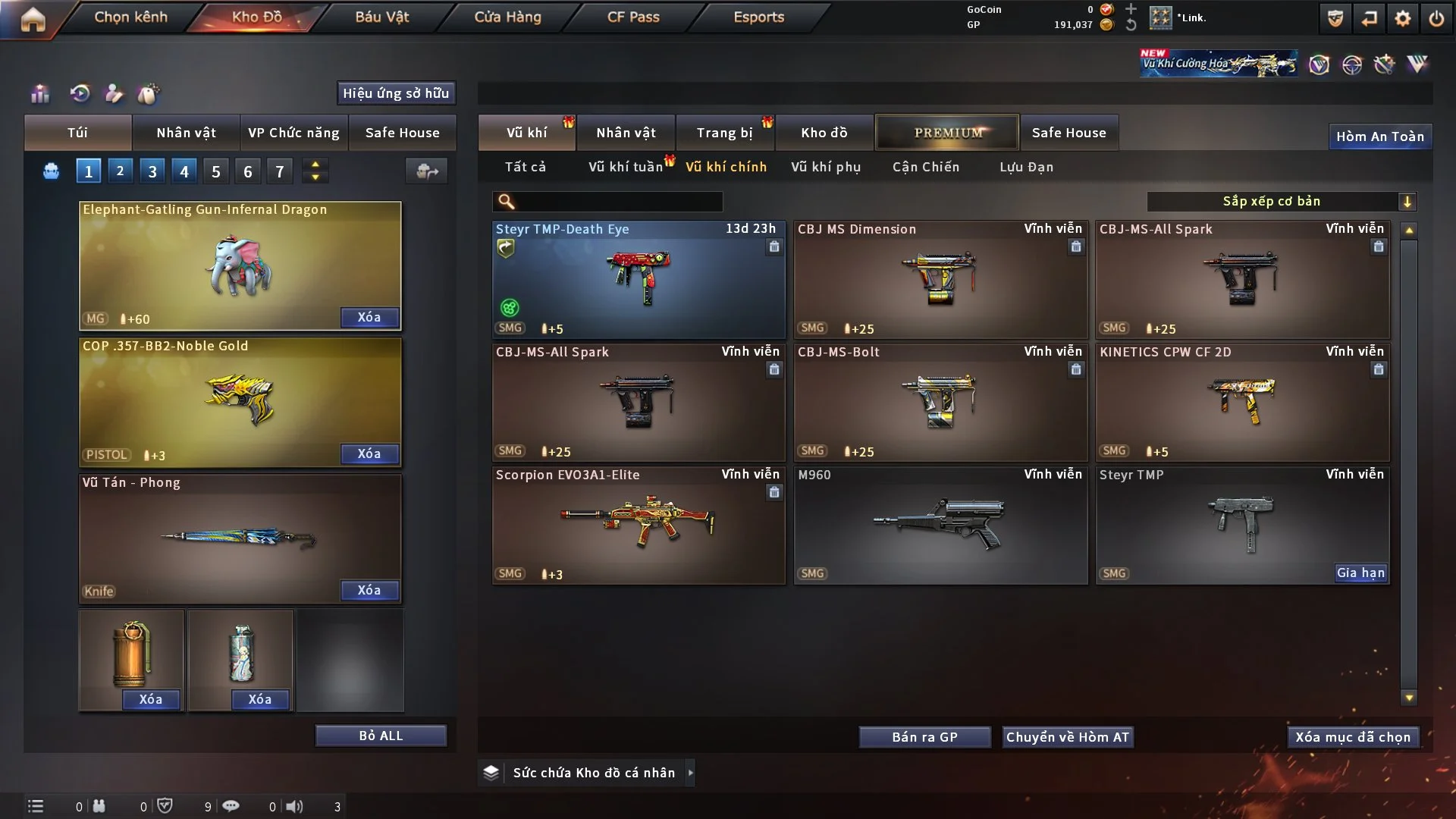Select loadout bag number 3
The height and width of the screenshot is (819, 1456).
(152, 171)
